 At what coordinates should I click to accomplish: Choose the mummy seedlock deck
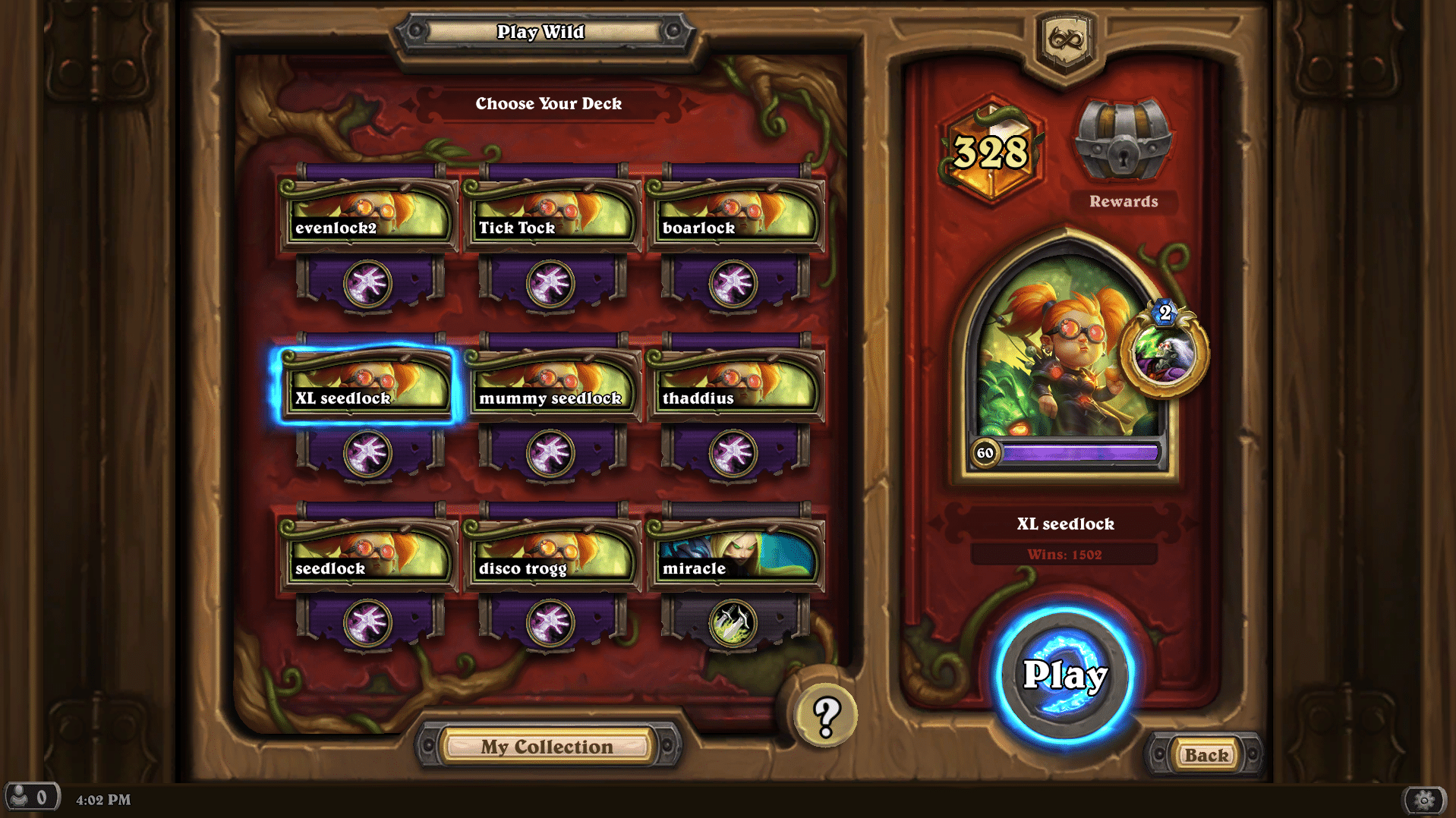click(x=551, y=387)
